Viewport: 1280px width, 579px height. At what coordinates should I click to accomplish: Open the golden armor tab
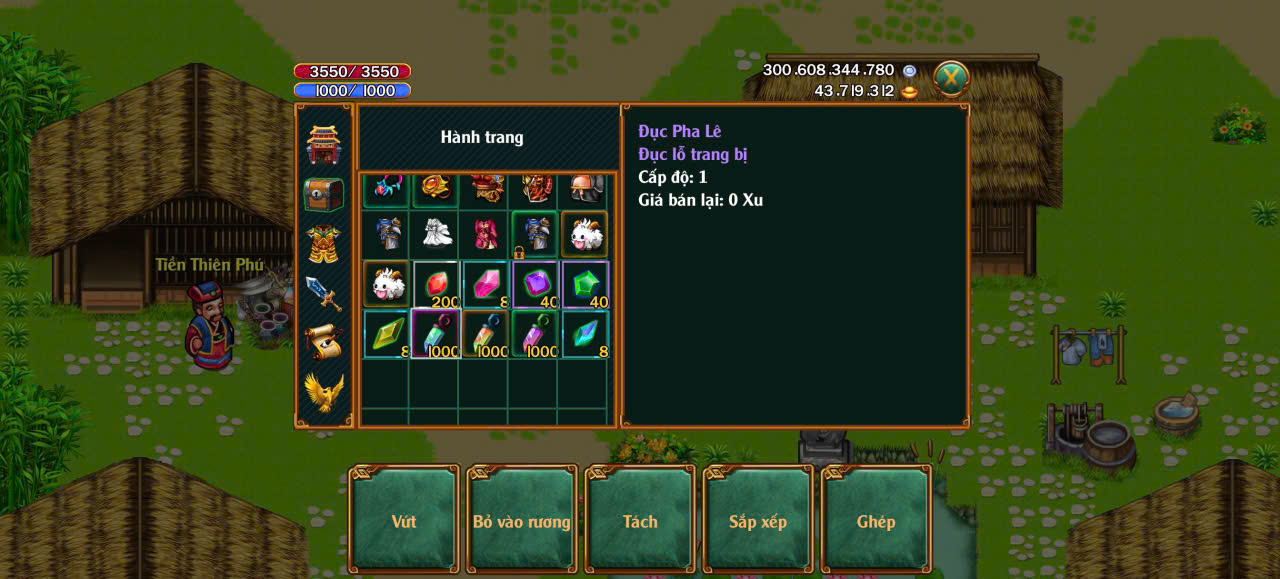point(324,244)
